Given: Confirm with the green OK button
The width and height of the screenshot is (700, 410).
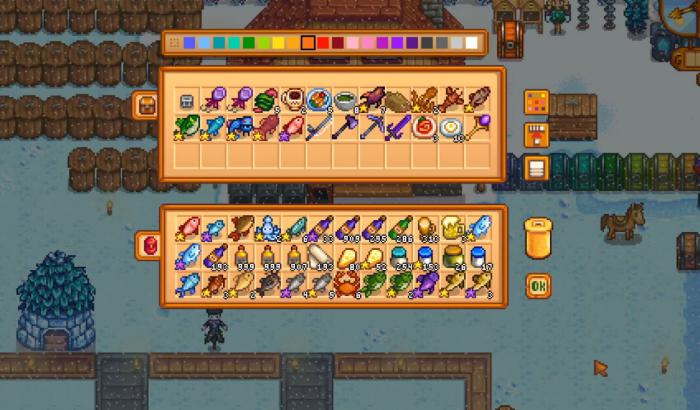Looking at the screenshot, I should [538, 285].
